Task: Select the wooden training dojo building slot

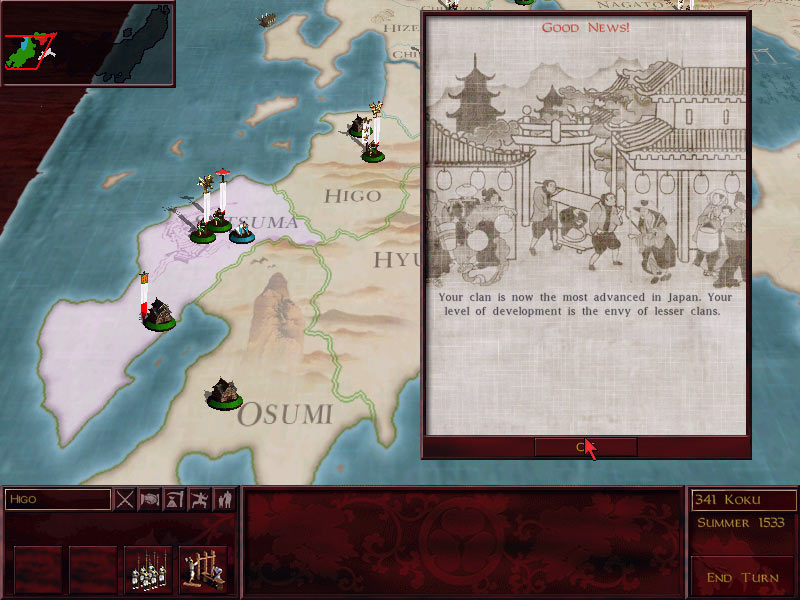Action: [203, 568]
